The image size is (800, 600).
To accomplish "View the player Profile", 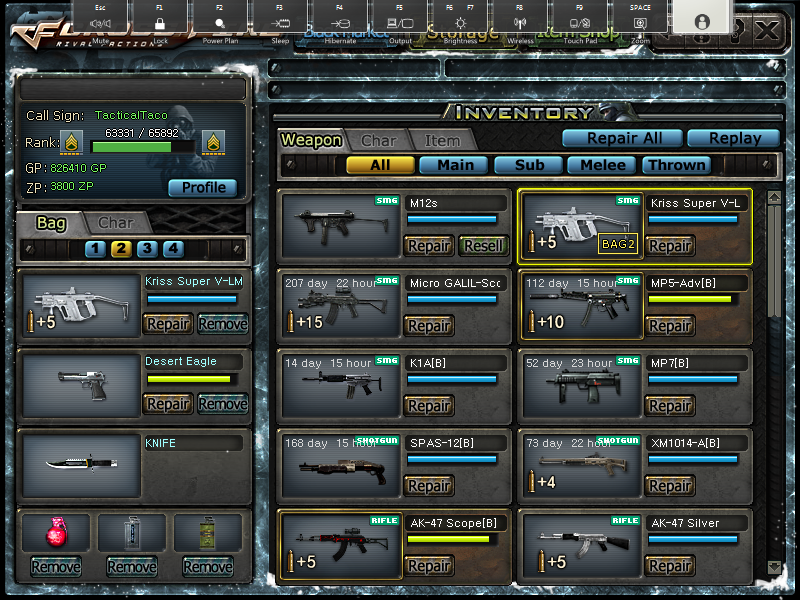I will (x=202, y=188).
